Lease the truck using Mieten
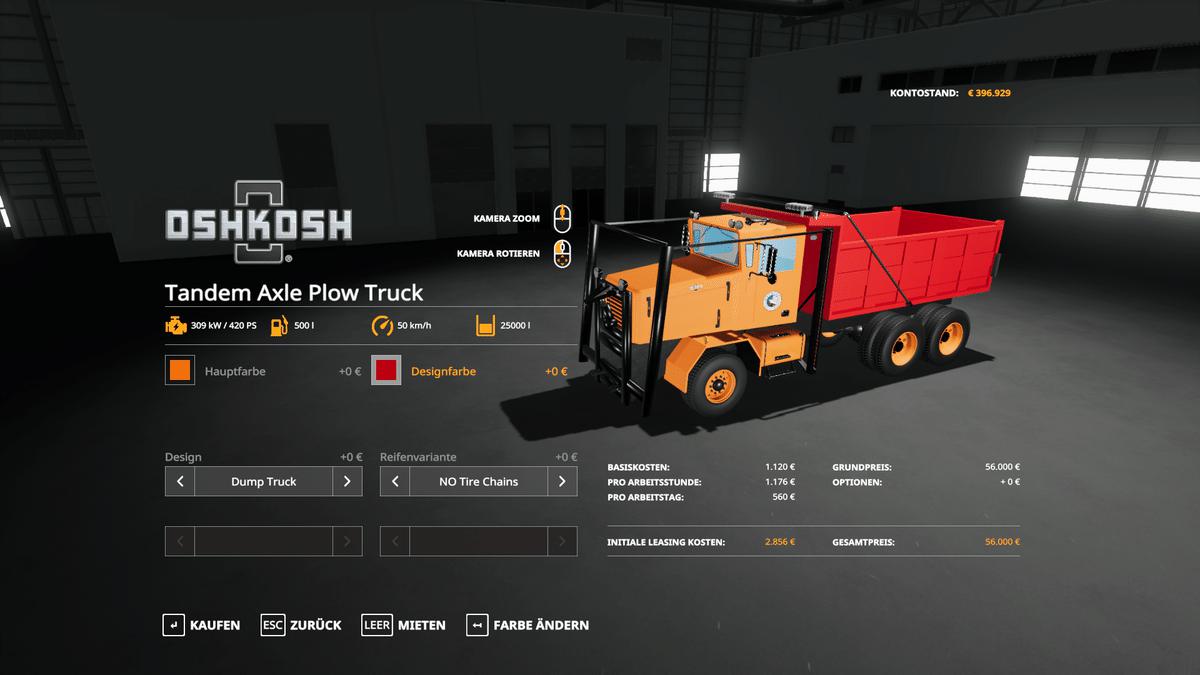 404,625
